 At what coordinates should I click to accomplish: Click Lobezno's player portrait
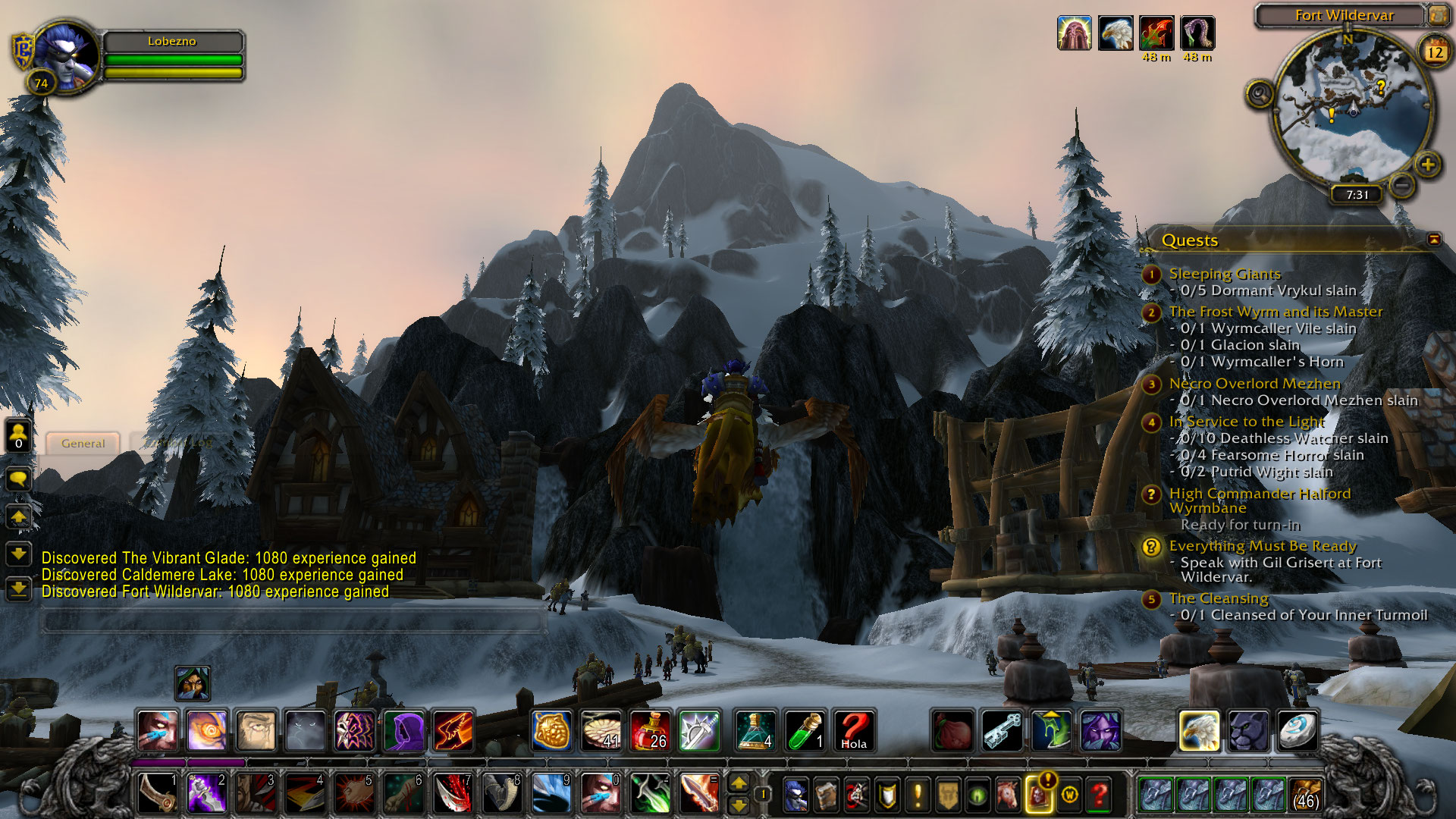click(67, 56)
